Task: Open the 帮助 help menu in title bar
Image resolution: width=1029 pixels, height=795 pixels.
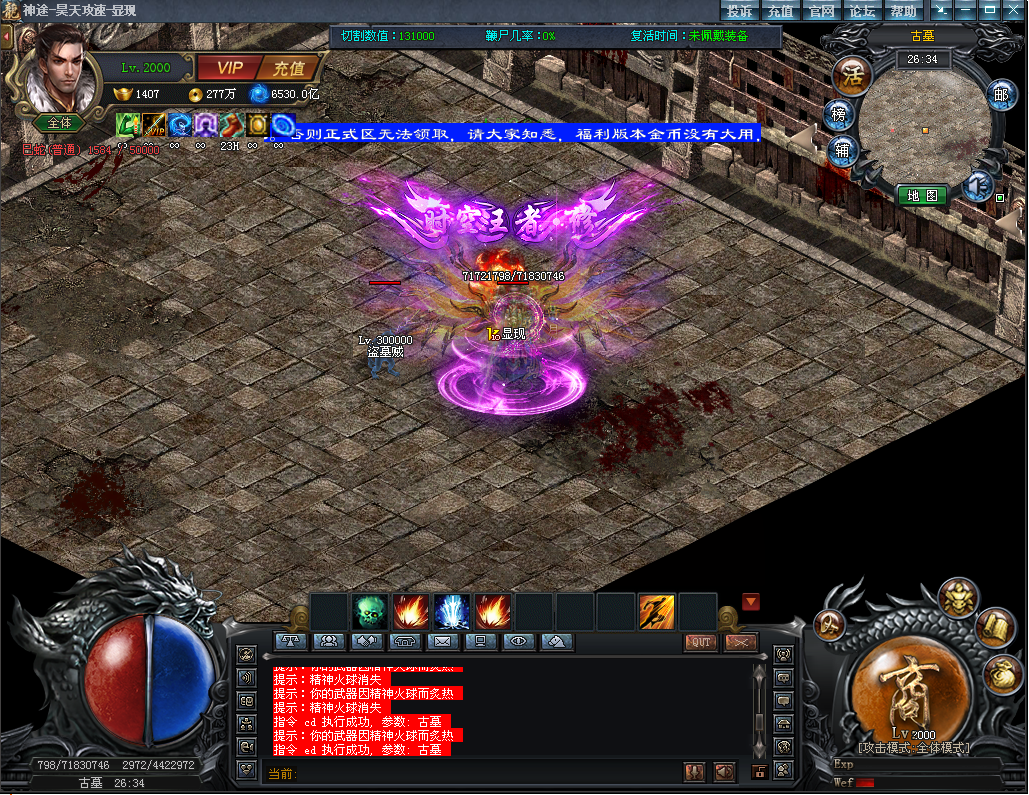Action: (903, 11)
